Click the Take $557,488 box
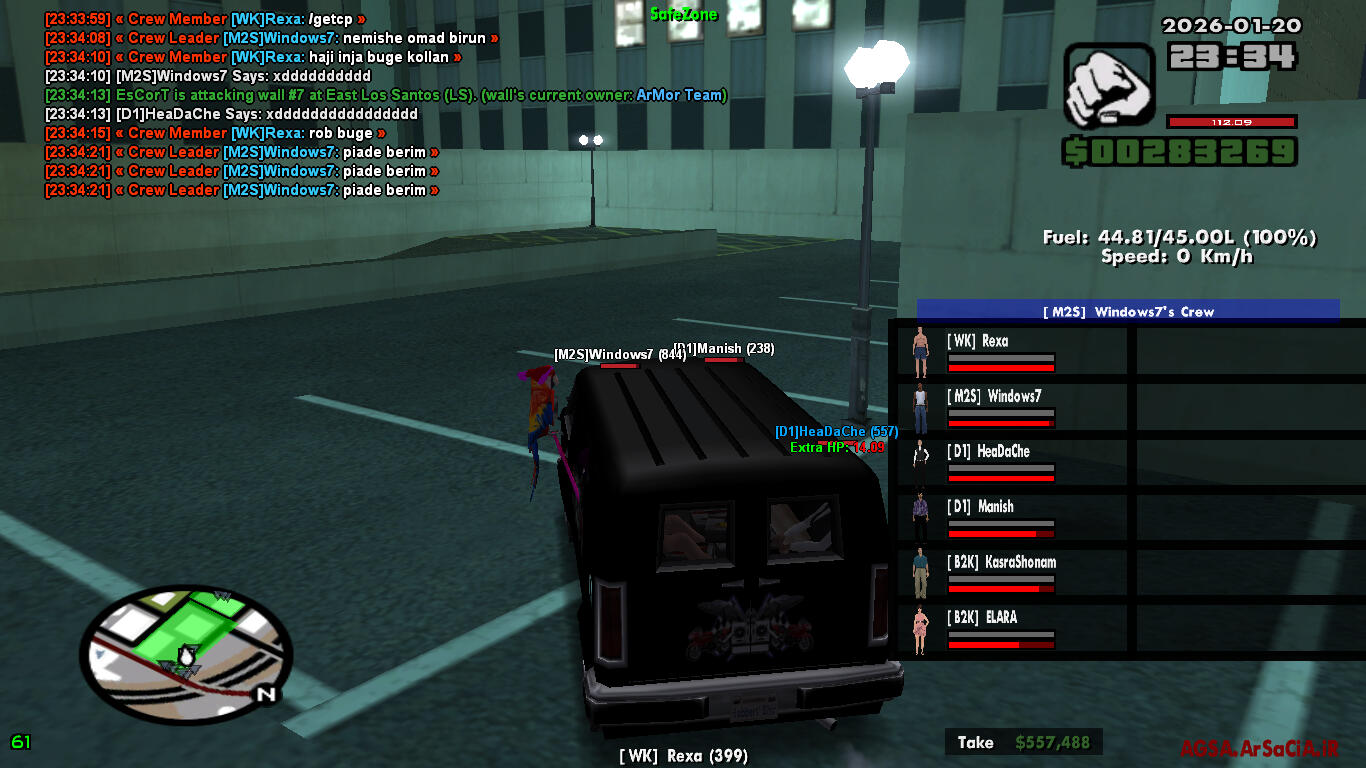 [x=1023, y=742]
